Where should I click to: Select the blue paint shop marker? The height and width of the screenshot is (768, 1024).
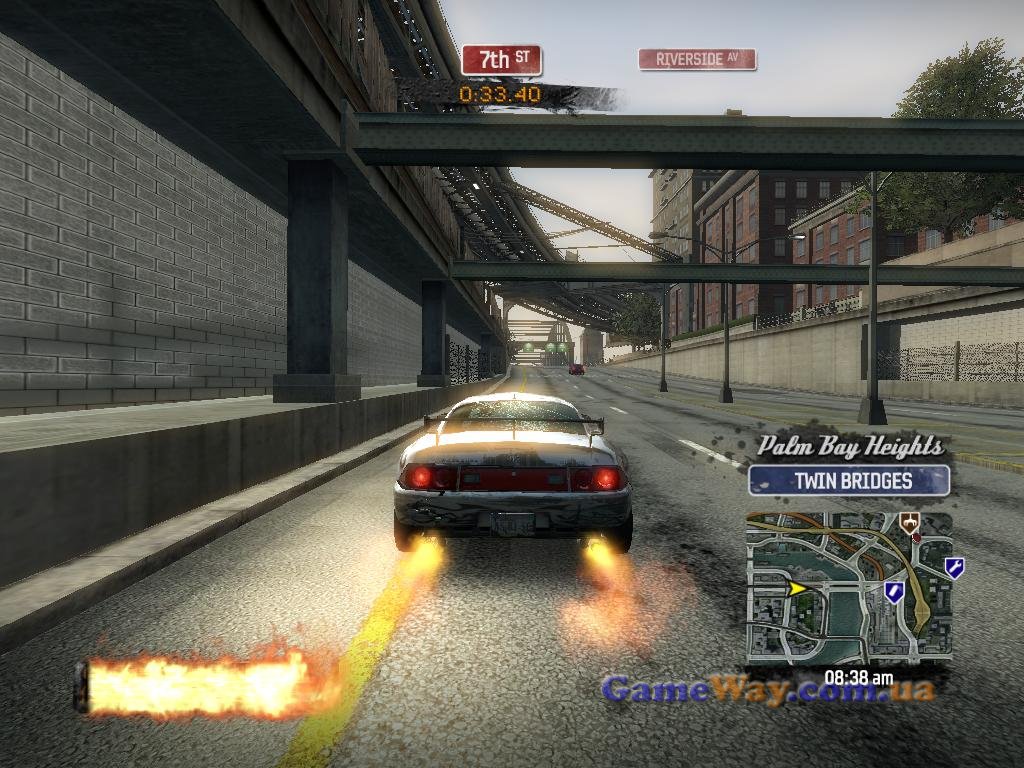tap(893, 592)
